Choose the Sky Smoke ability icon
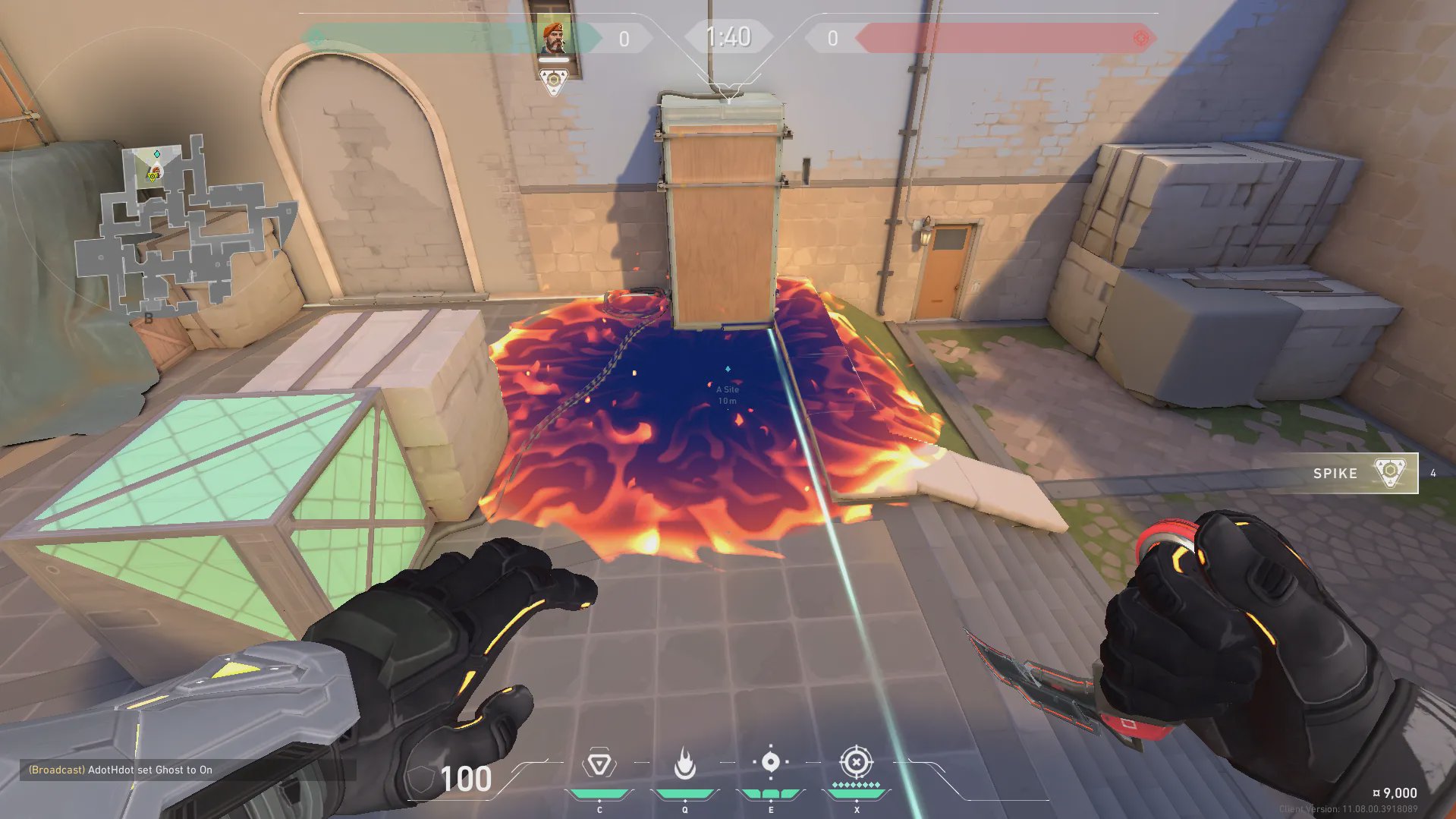Image resolution: width=1456 pixels, height=819 pixels. (x=770, y=762)
